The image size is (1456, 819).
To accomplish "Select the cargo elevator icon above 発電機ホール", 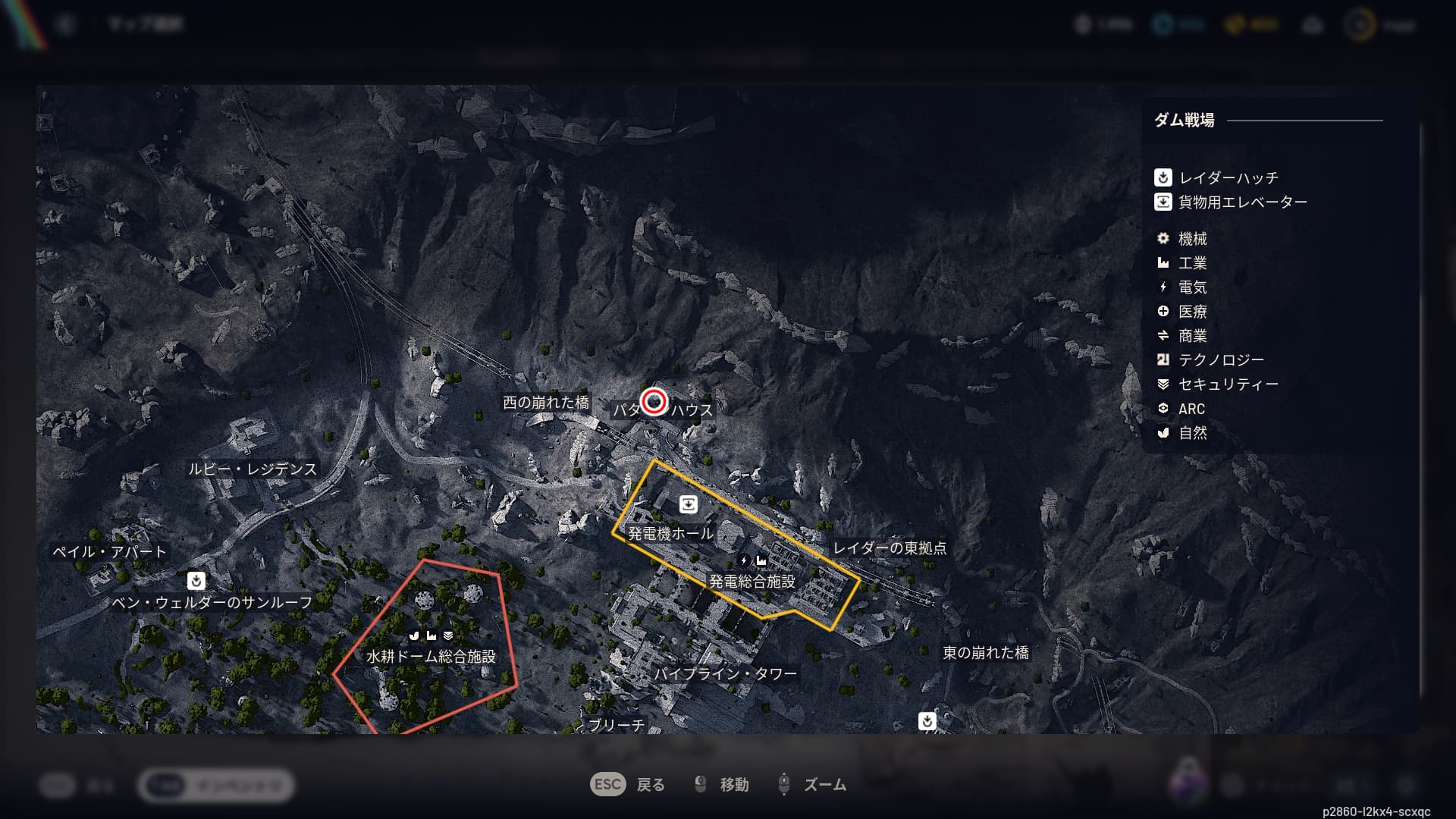I will 689,504.
